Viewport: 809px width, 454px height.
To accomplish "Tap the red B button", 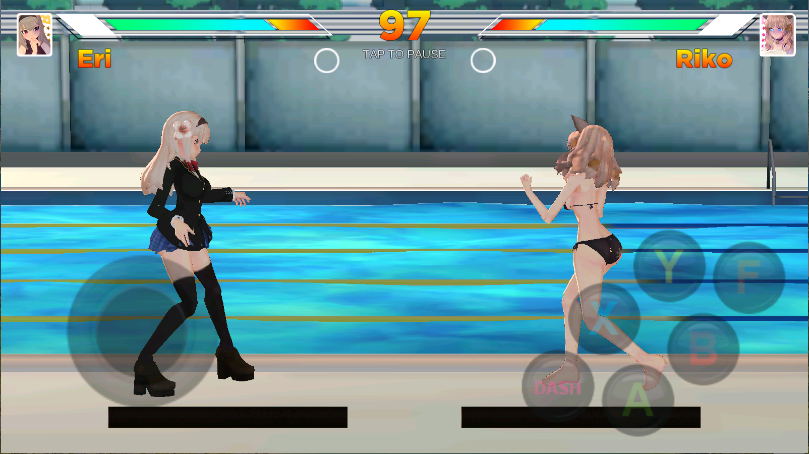I will coord(703,349).
